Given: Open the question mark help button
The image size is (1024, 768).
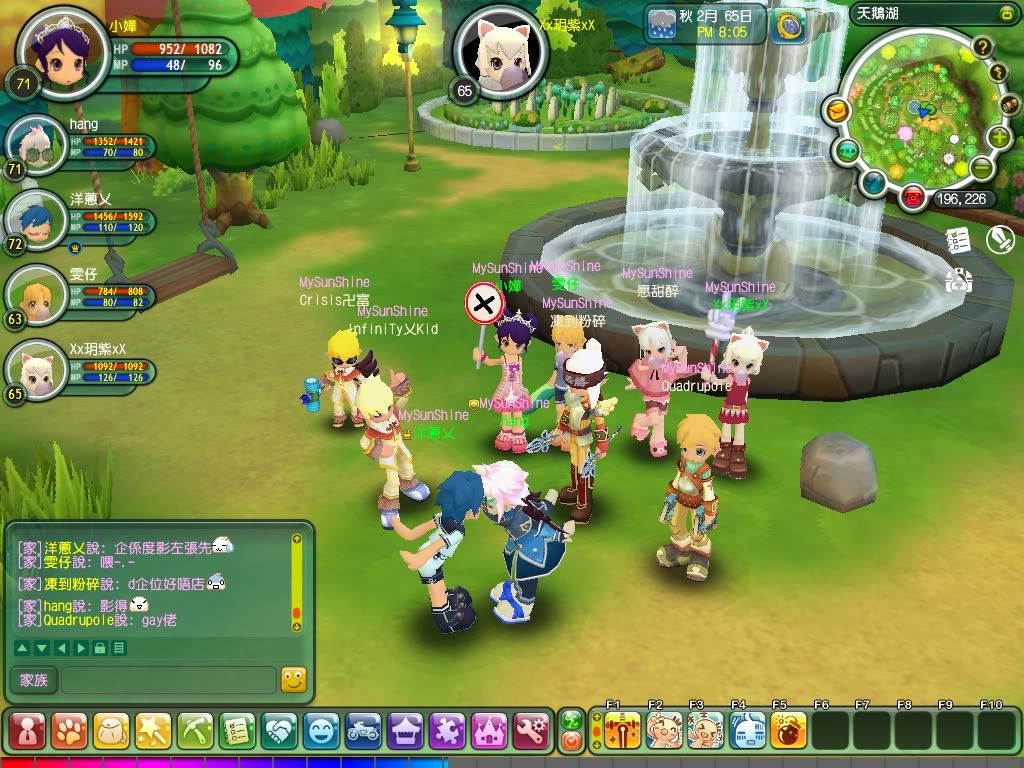Looking at the screenshot, I should pos(983,47).
